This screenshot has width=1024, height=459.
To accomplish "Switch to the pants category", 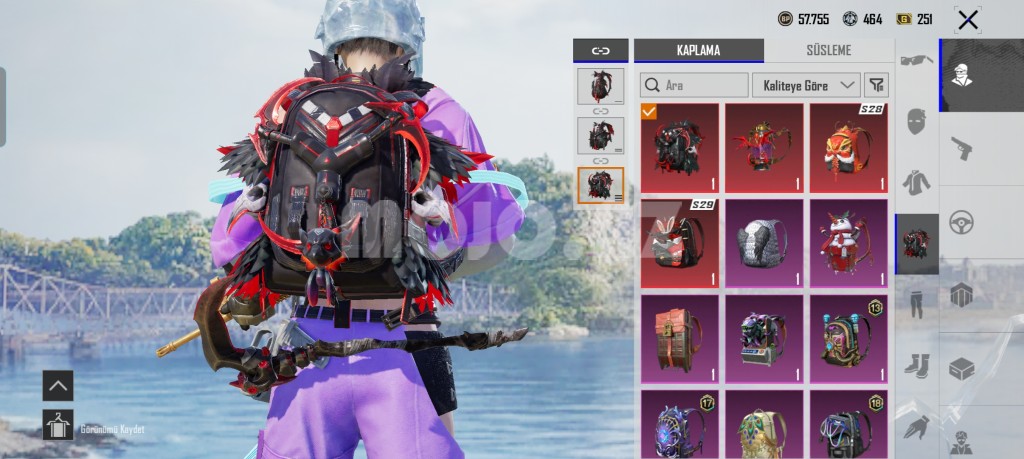I will point(916,303).
